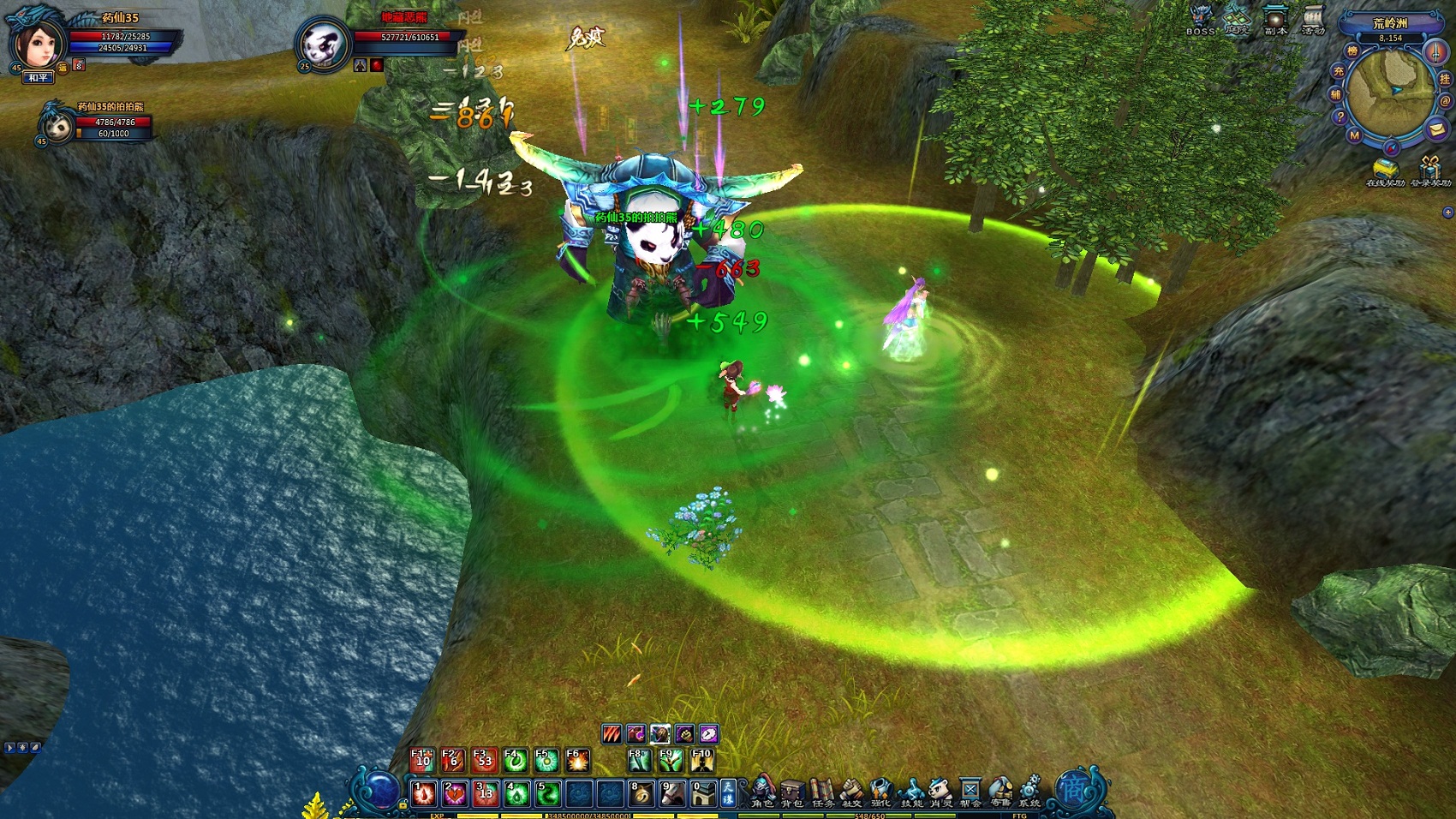Viewport: 1456px width, 819px height.
Task: Open the 商 shop orb button
Action: [1072, 788]
